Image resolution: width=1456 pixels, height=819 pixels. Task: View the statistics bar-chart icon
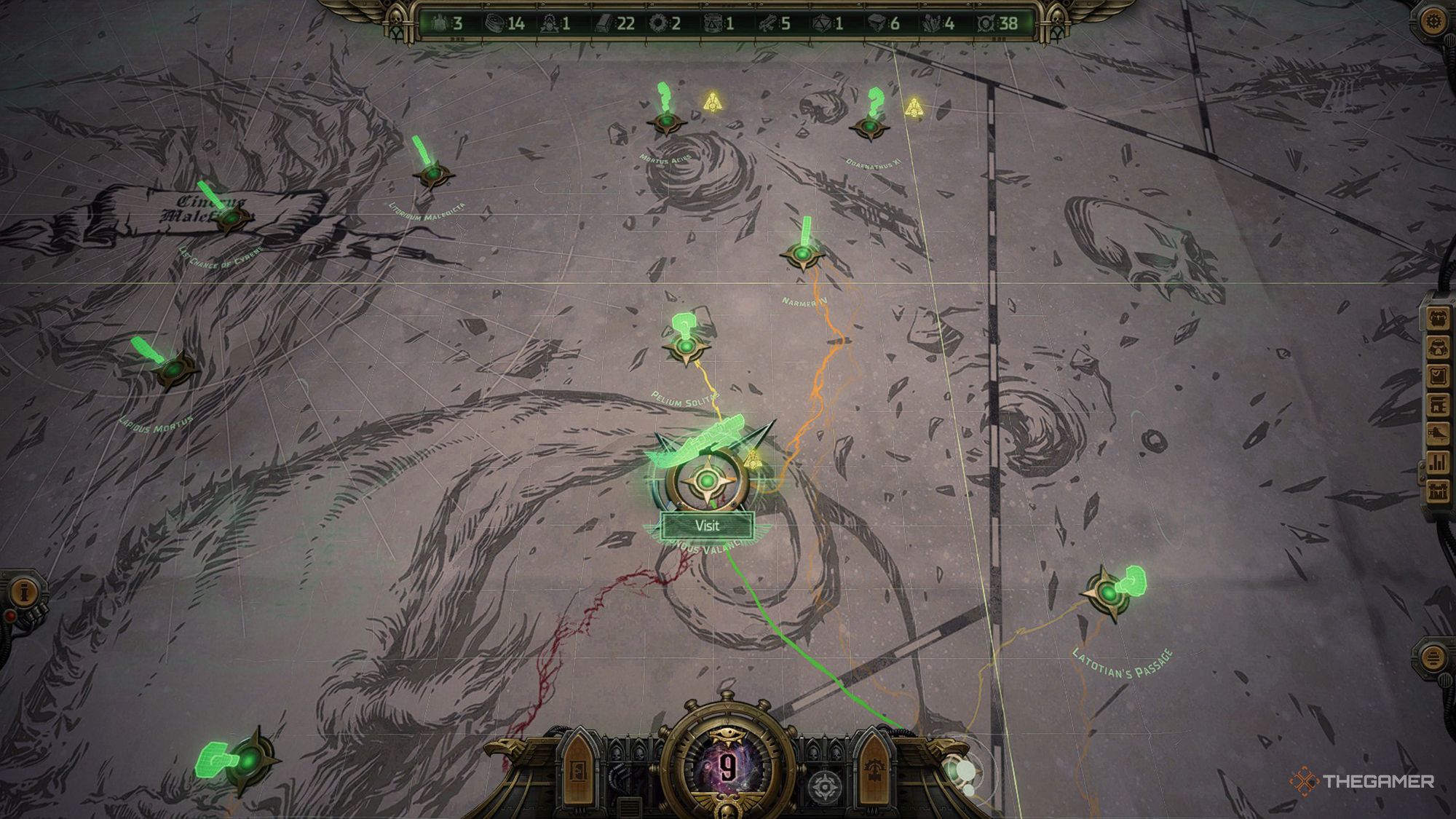click(1439, 460)
